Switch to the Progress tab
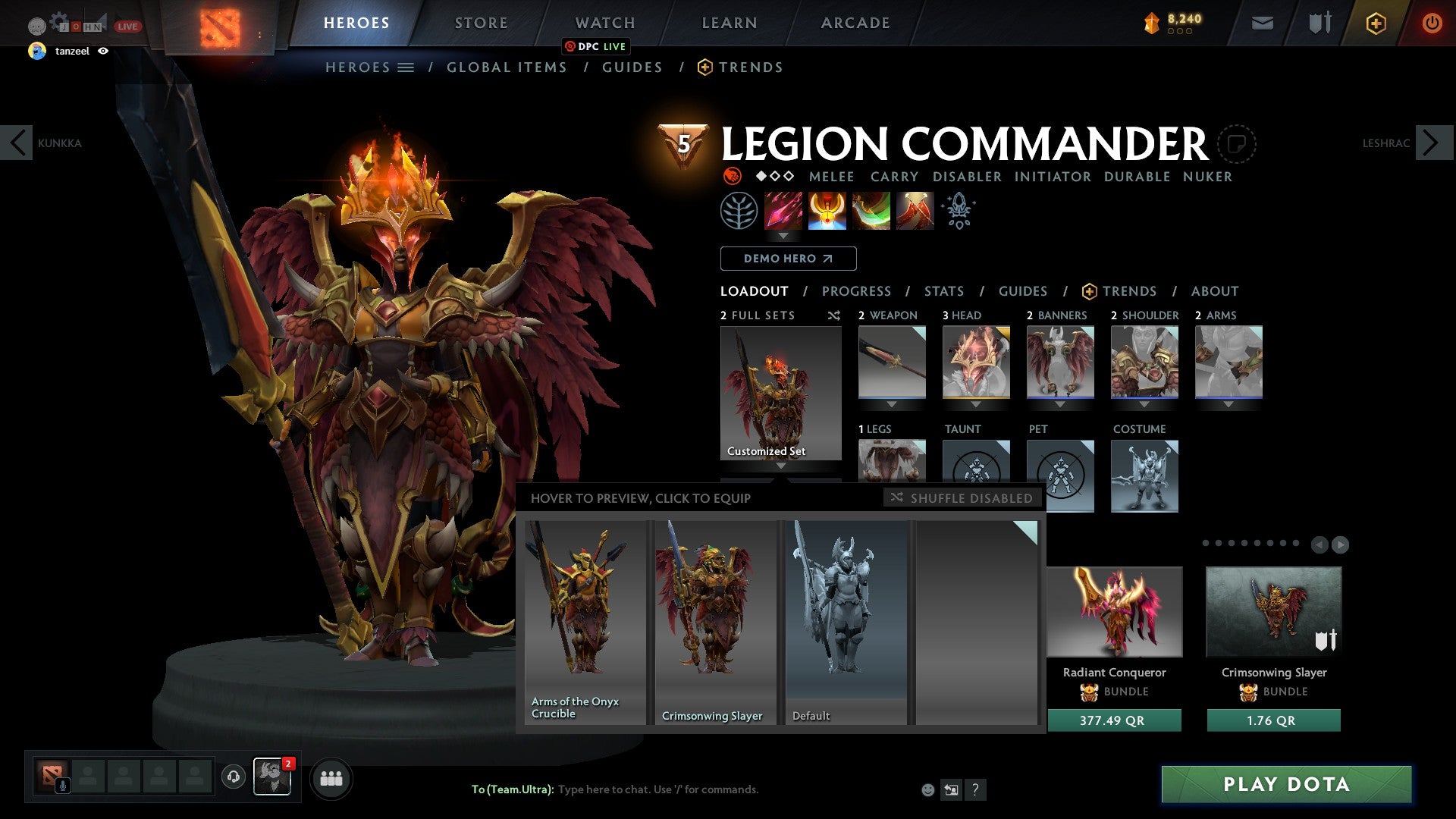Viewport: 1456px width, 819px height. coord(857,290)
